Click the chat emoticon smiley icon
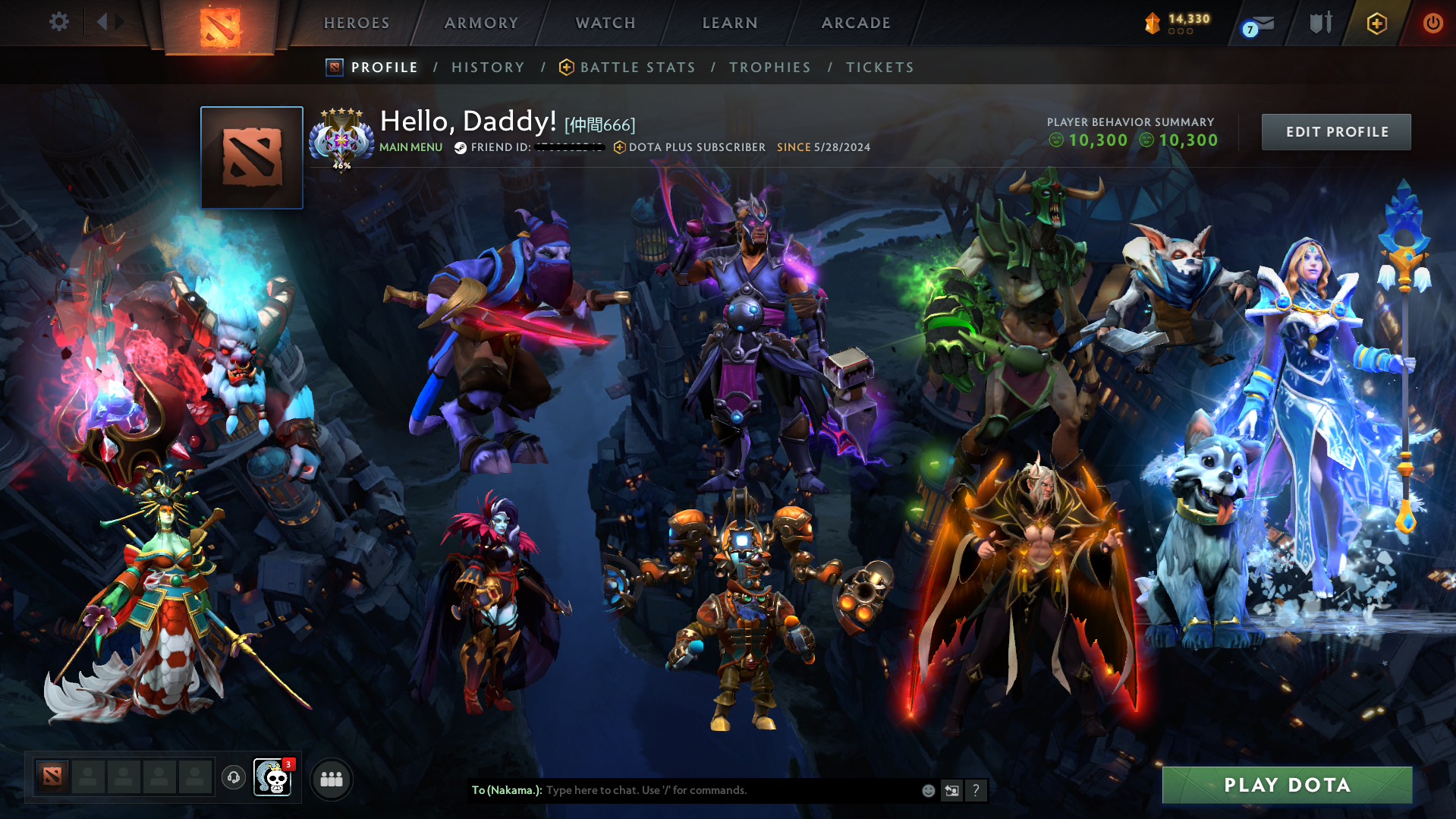 (x=928, y=790)
